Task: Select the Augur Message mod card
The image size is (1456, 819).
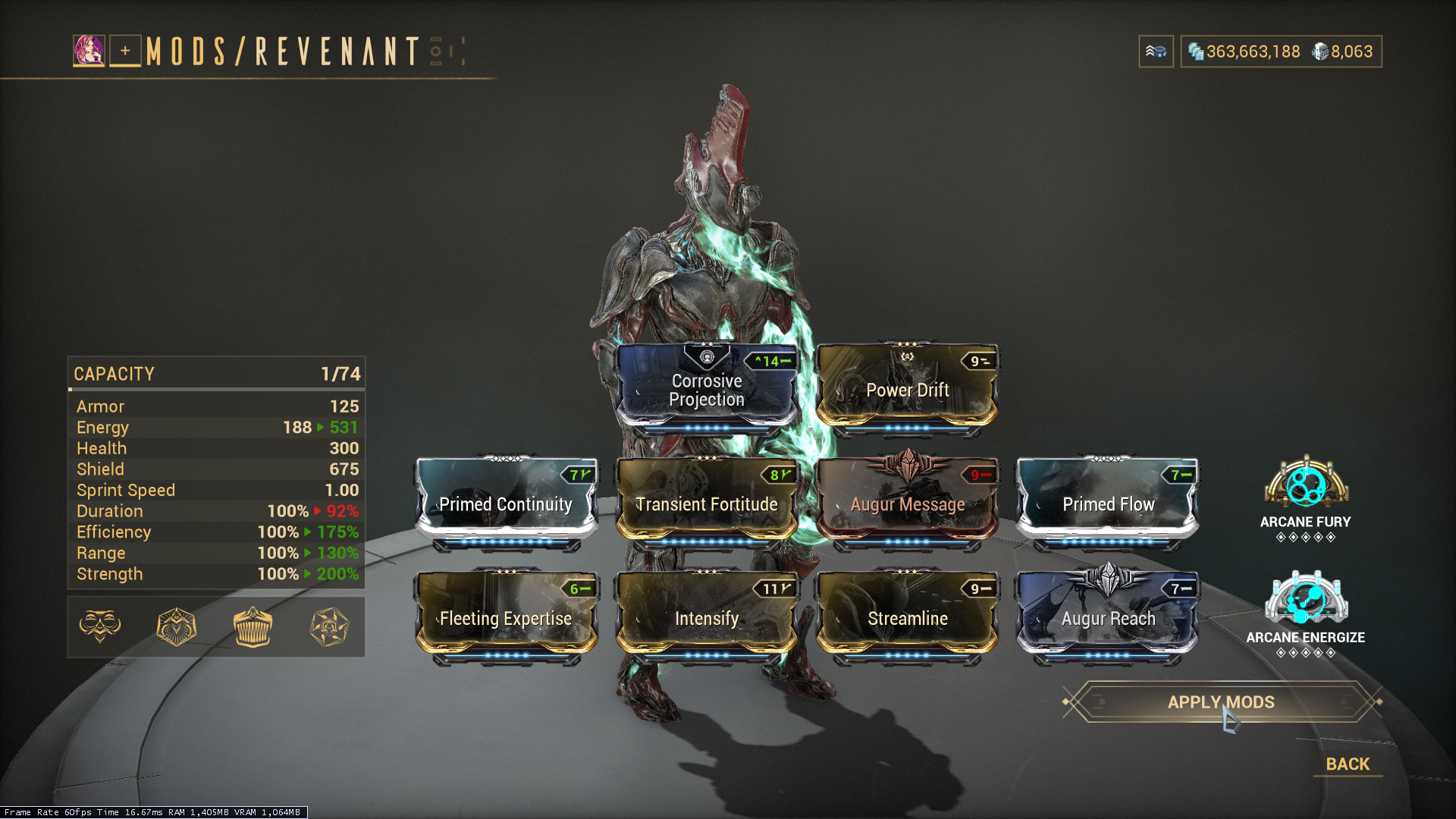Action: (907, 503)
